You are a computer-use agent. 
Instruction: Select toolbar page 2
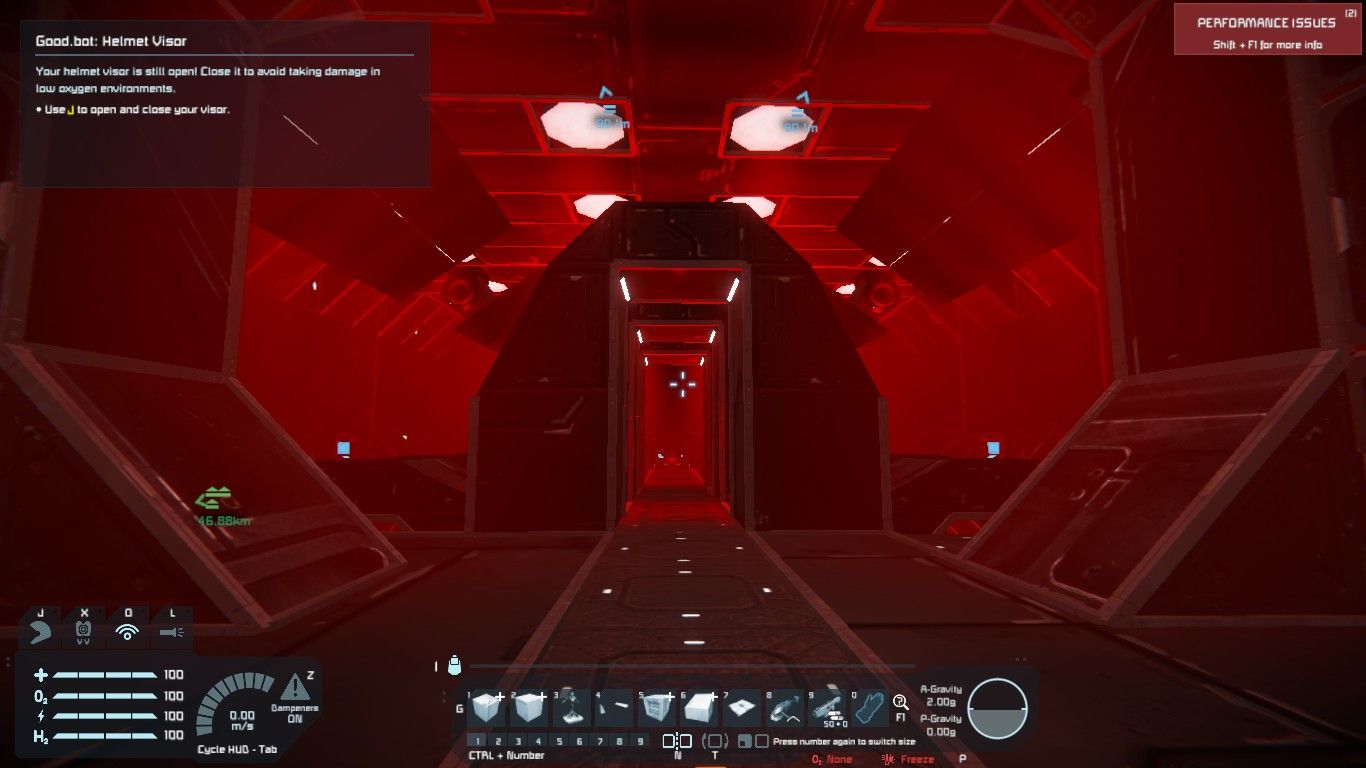[x=498, y=739]
